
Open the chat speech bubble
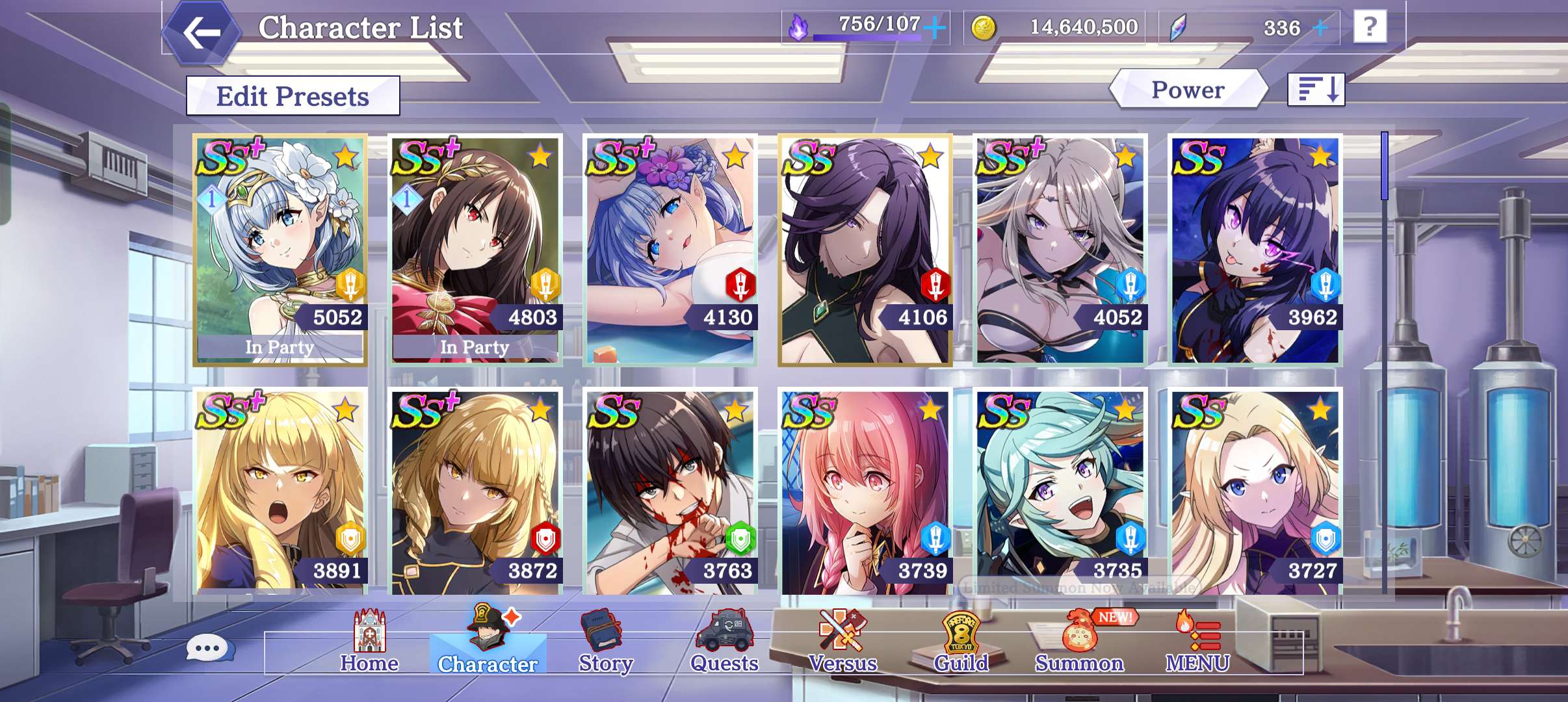pyautogui.click(x=208, y=648)
